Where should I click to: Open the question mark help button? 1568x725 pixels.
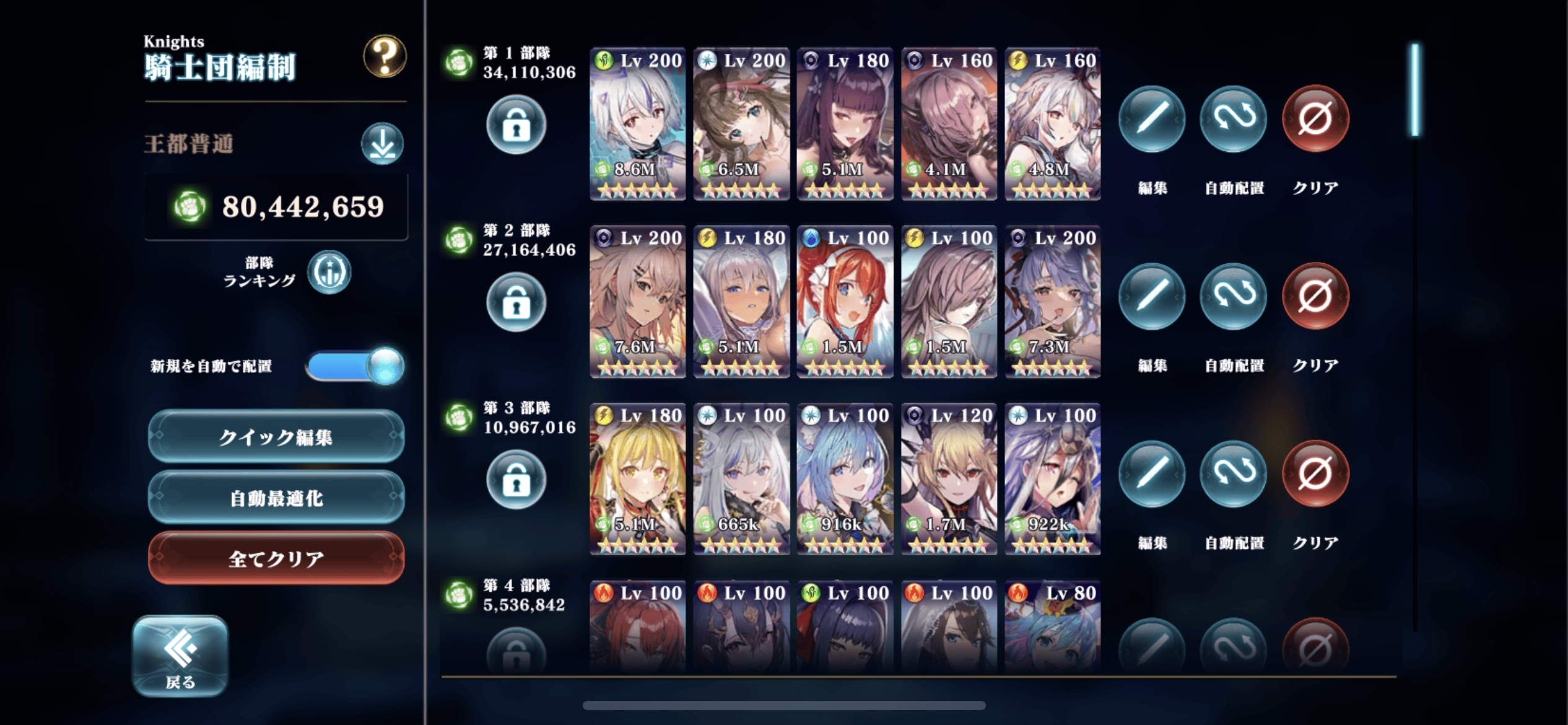[385, 56]
